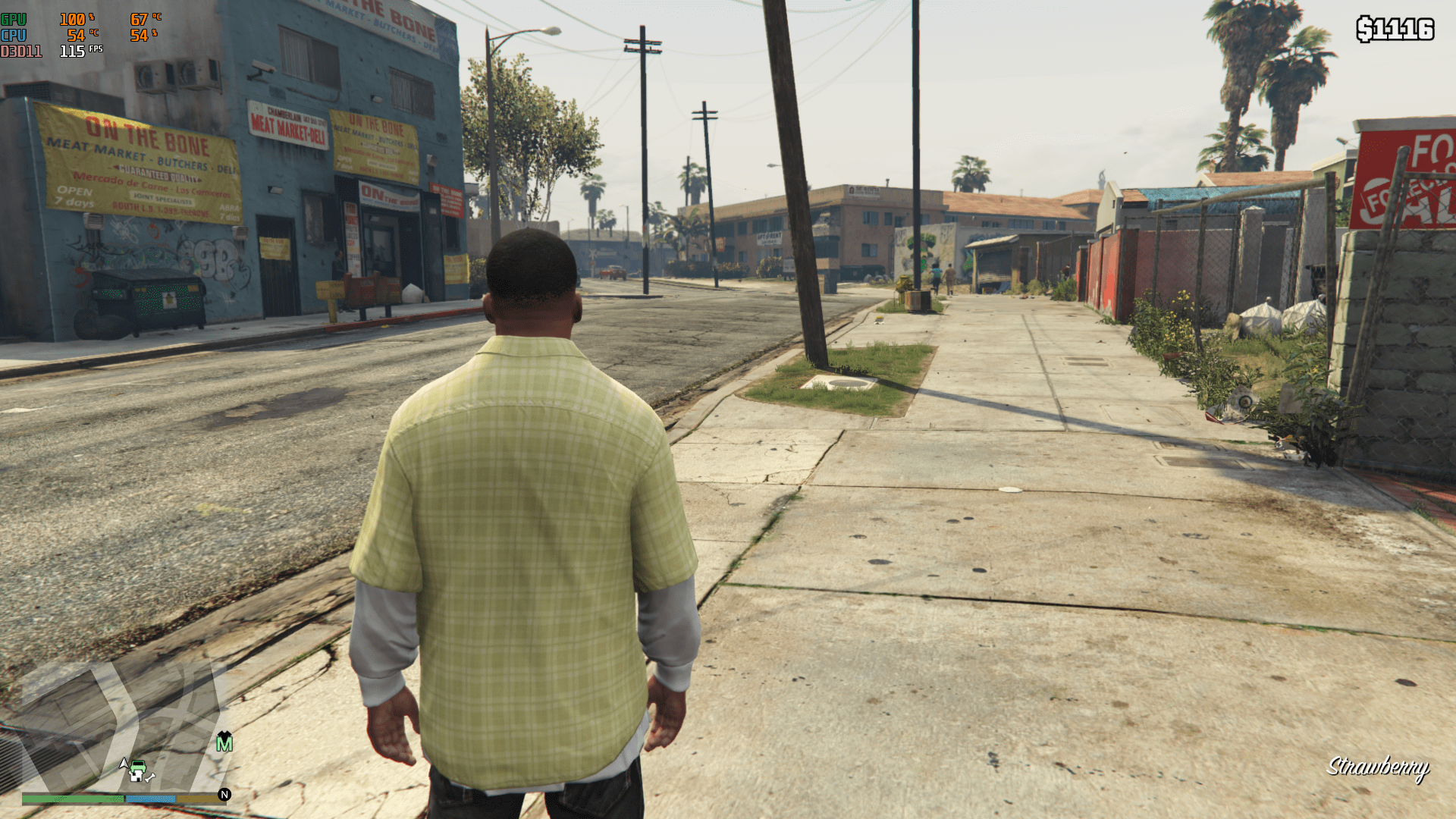Click the green car icon on minimap
This screenshot has width=1456, height=819.
138,766
